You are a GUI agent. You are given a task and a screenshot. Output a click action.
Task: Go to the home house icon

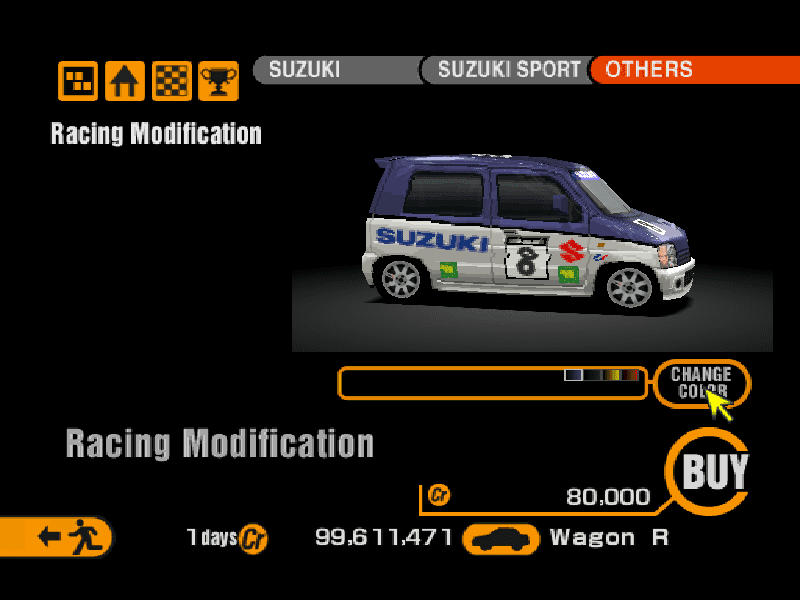tap(125, 82)
